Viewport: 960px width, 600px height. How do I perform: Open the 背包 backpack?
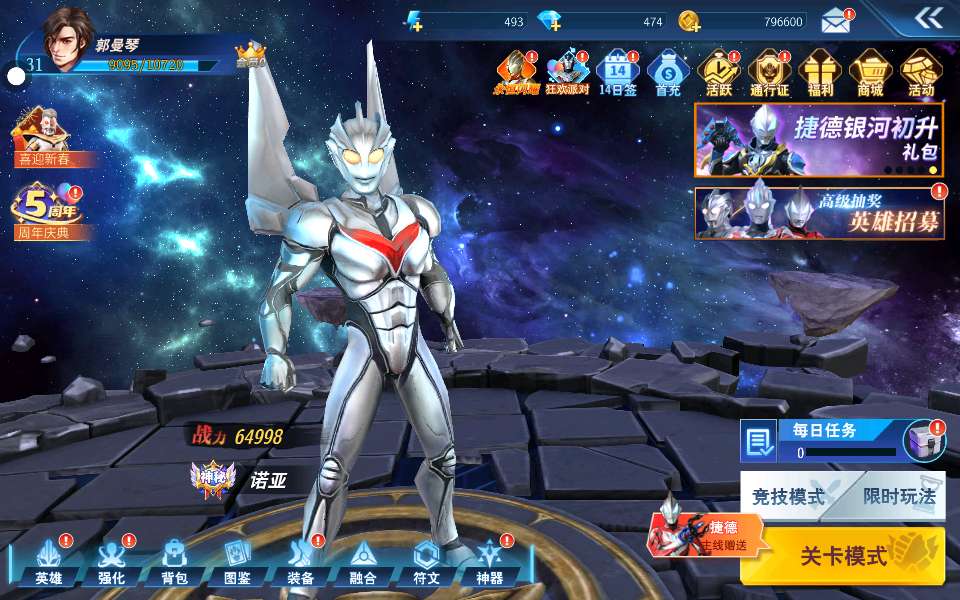tap(174, 564)
